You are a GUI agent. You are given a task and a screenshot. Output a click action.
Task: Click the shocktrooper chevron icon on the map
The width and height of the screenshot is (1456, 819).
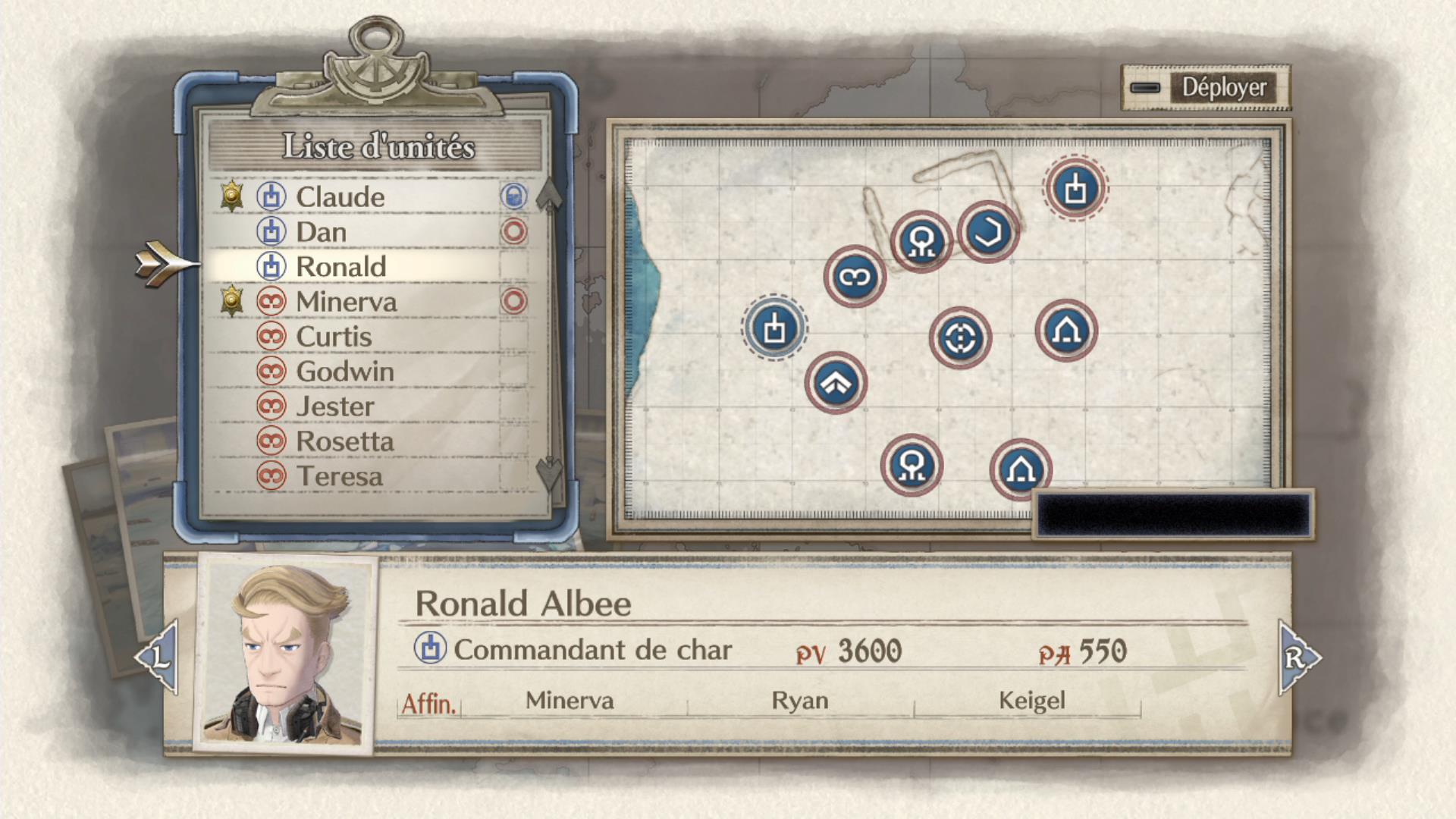tap(836, 383)
